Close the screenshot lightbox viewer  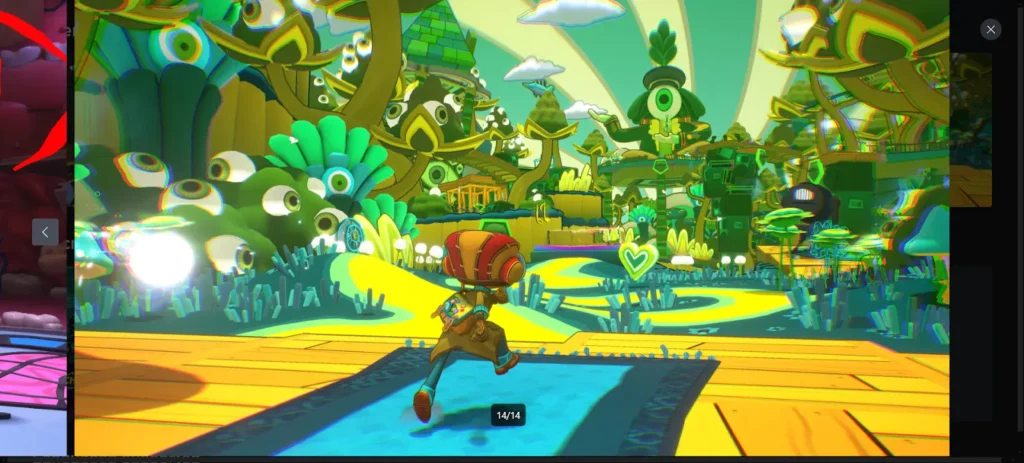click(x=990, y=30)
